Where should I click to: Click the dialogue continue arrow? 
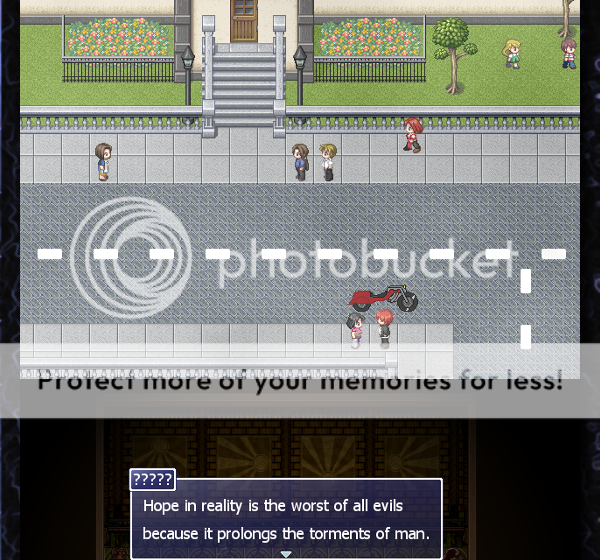pos(286,553)
